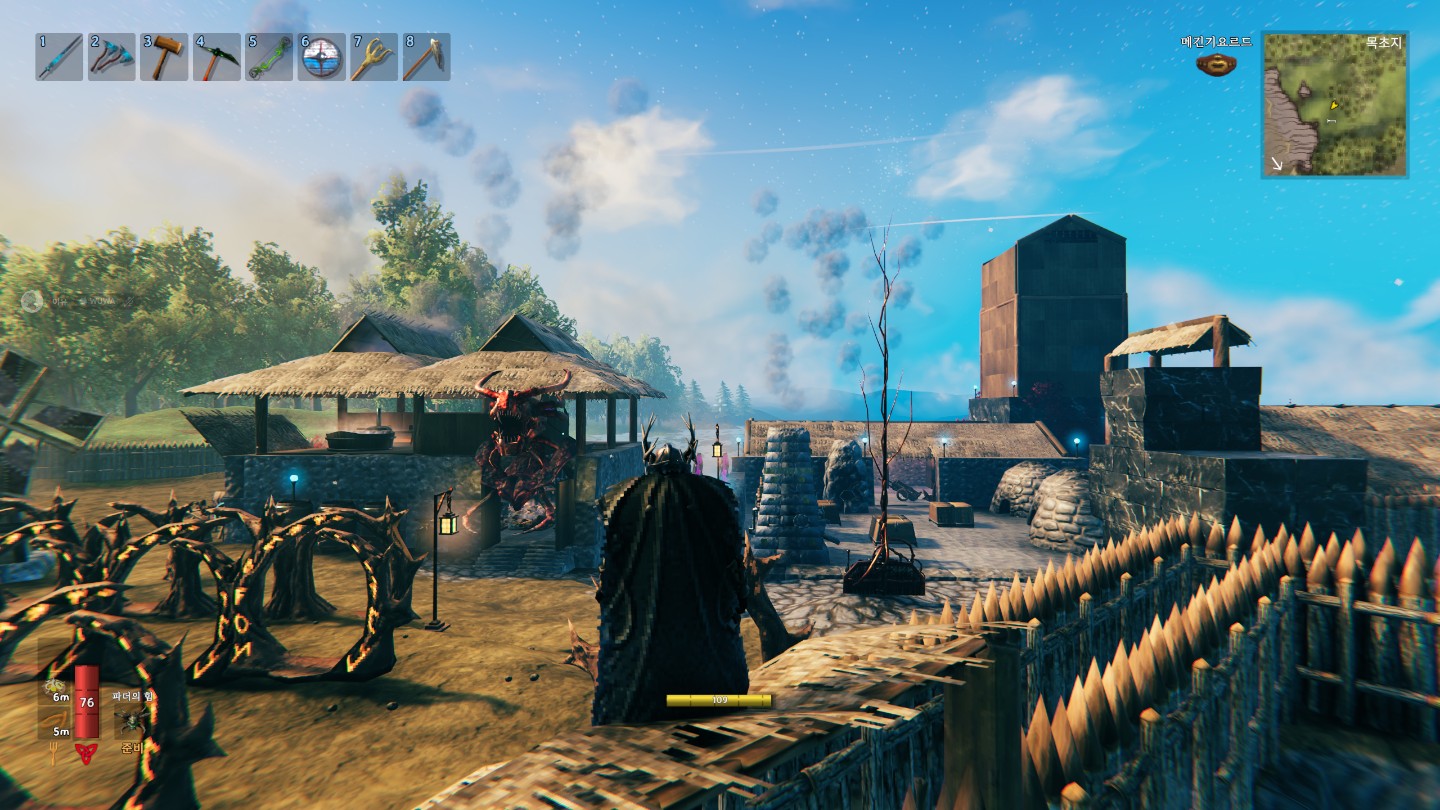Open the minimap
The width and height of the screenshot is (1440, 810).
[1334, 105]
